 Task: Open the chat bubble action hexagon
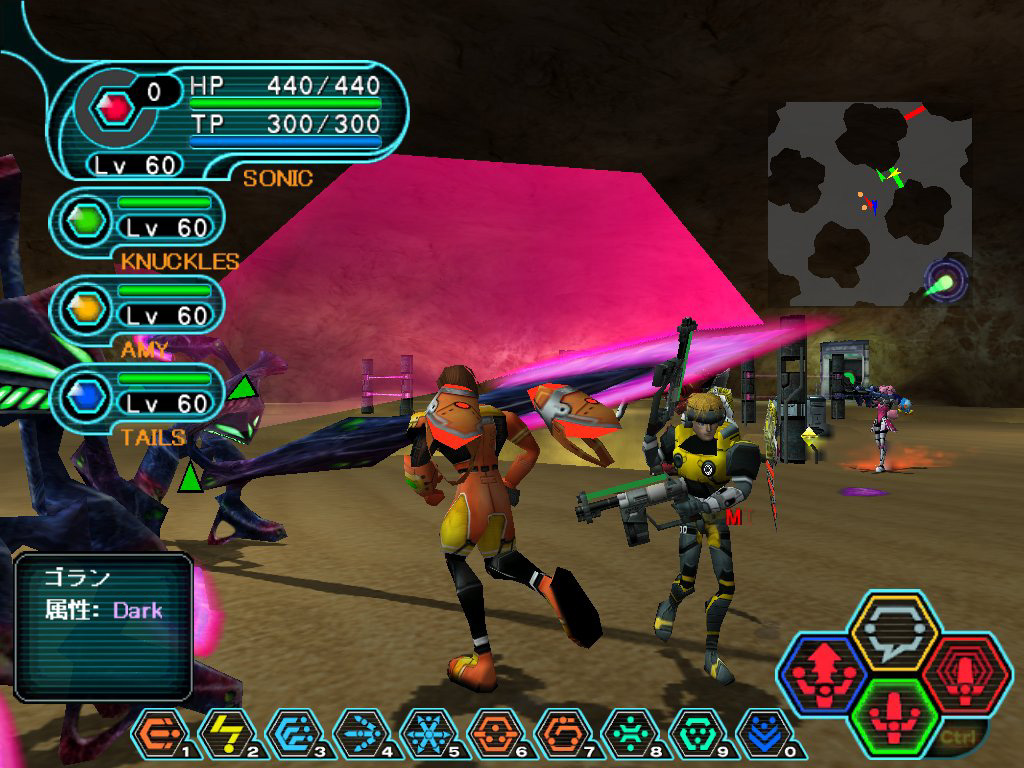[x=892, y=631]
